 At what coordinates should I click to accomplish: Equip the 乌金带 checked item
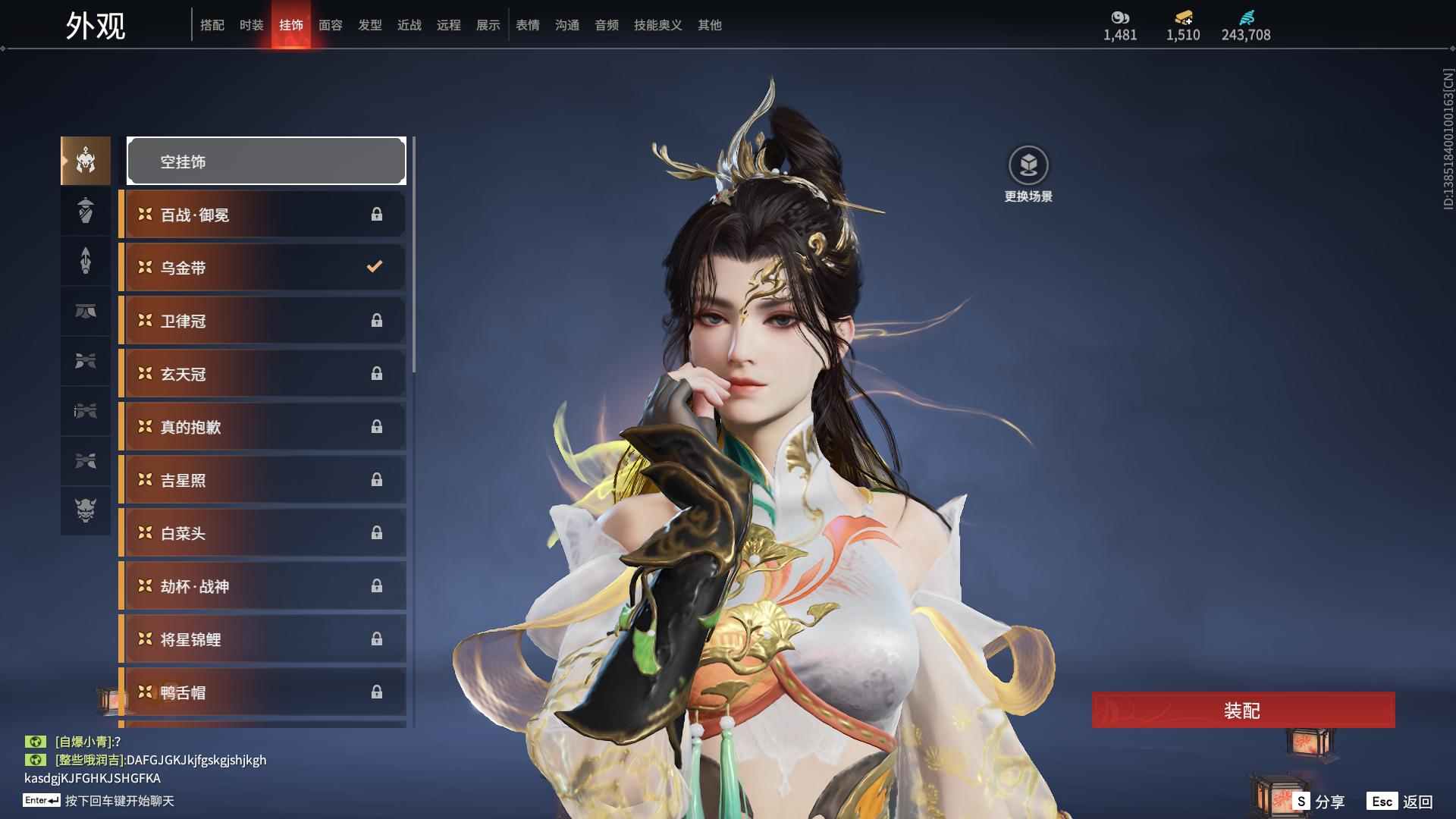pyautogui.click(x=262, y=267)
